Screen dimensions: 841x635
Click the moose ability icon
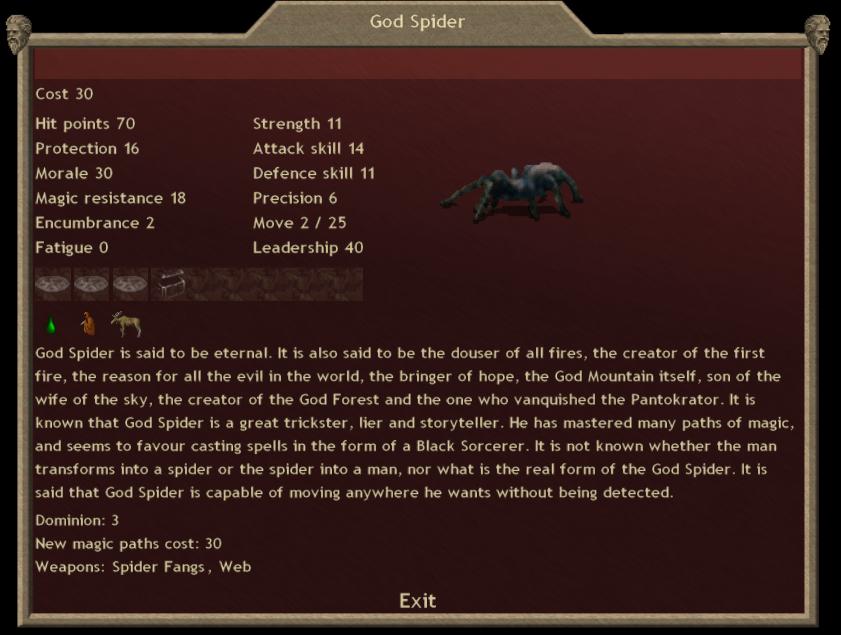[126, 324]
